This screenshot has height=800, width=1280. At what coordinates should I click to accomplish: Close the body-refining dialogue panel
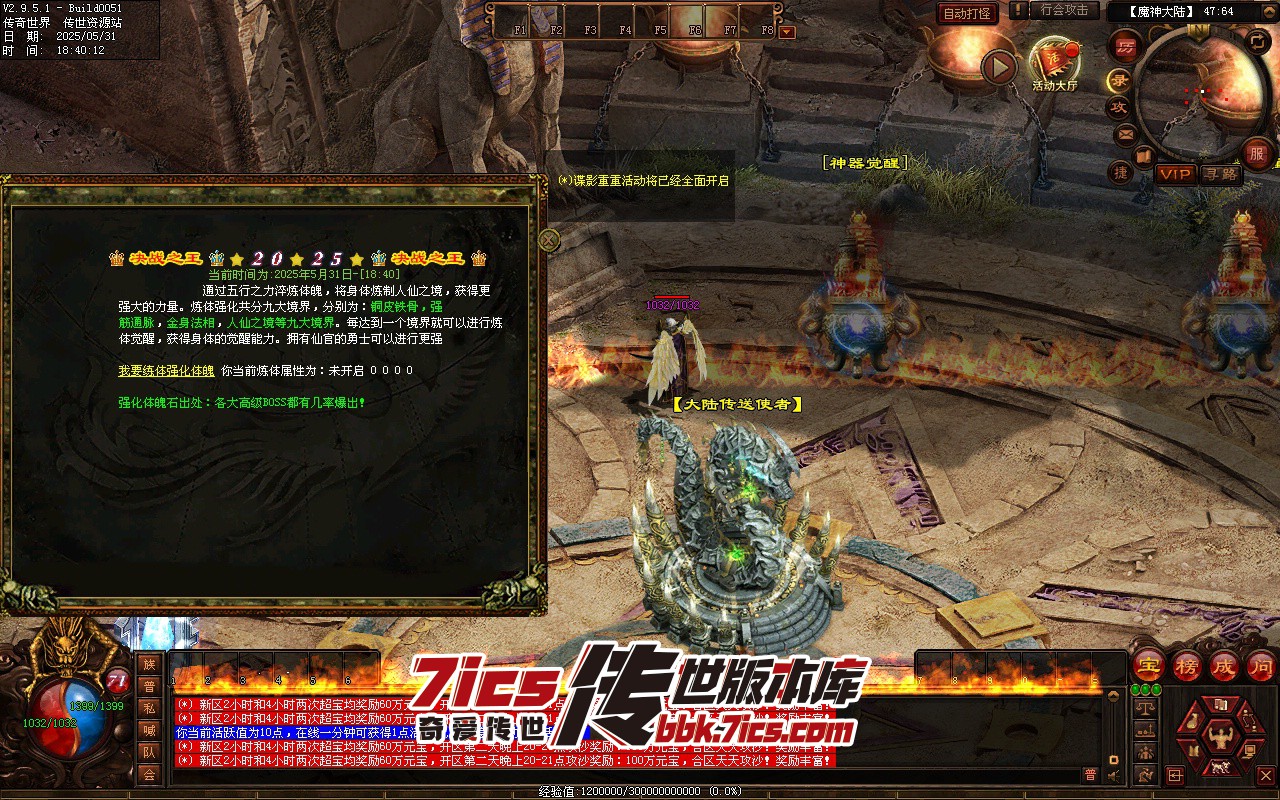coord(549,240)
